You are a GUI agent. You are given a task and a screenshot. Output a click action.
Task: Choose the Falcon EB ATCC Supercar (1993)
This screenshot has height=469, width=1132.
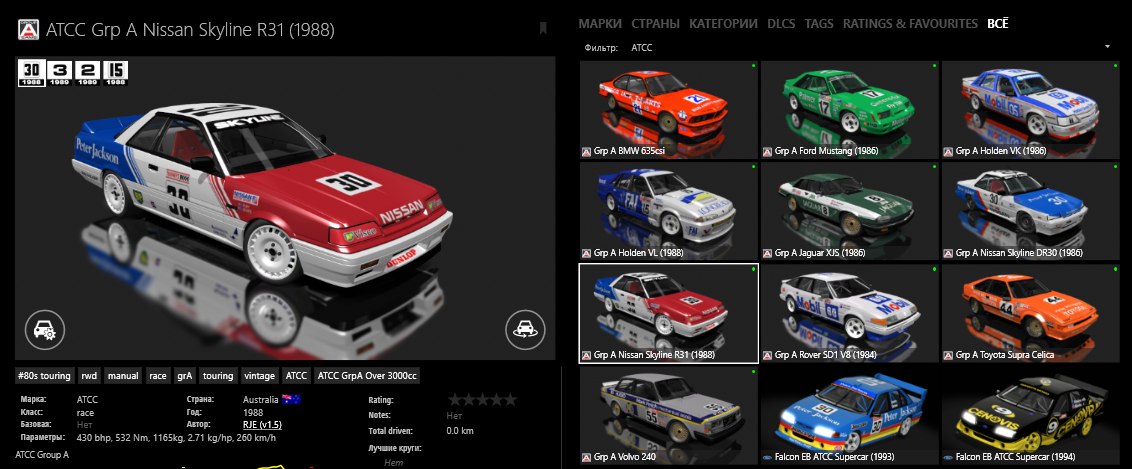pos(850,413)
